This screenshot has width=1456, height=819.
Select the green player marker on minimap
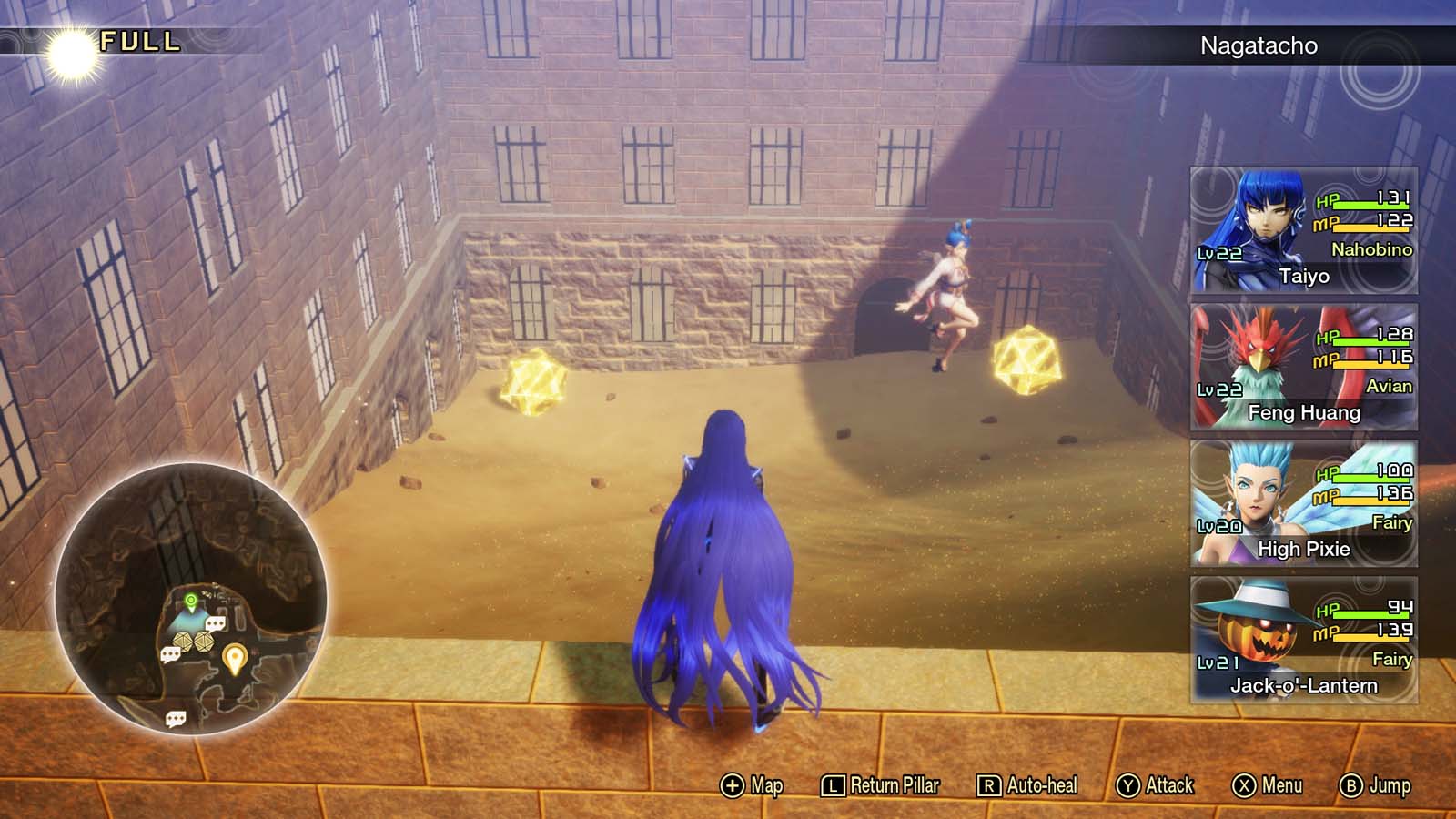(x=191, y=600)
